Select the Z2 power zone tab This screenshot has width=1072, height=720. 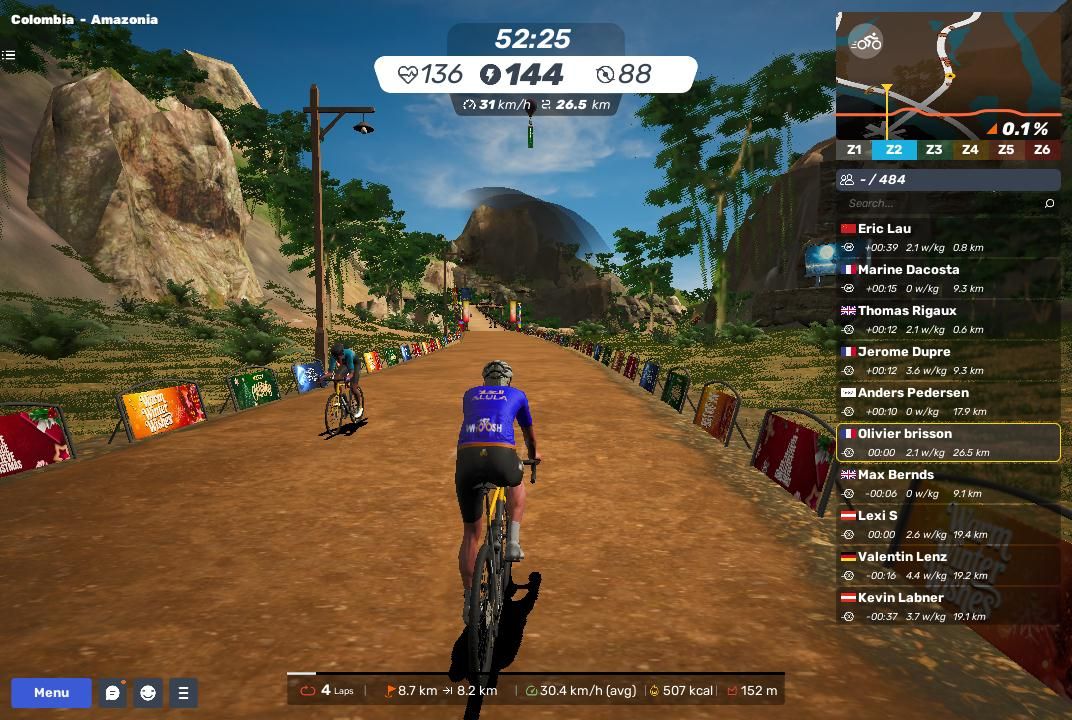click(894, 150)
